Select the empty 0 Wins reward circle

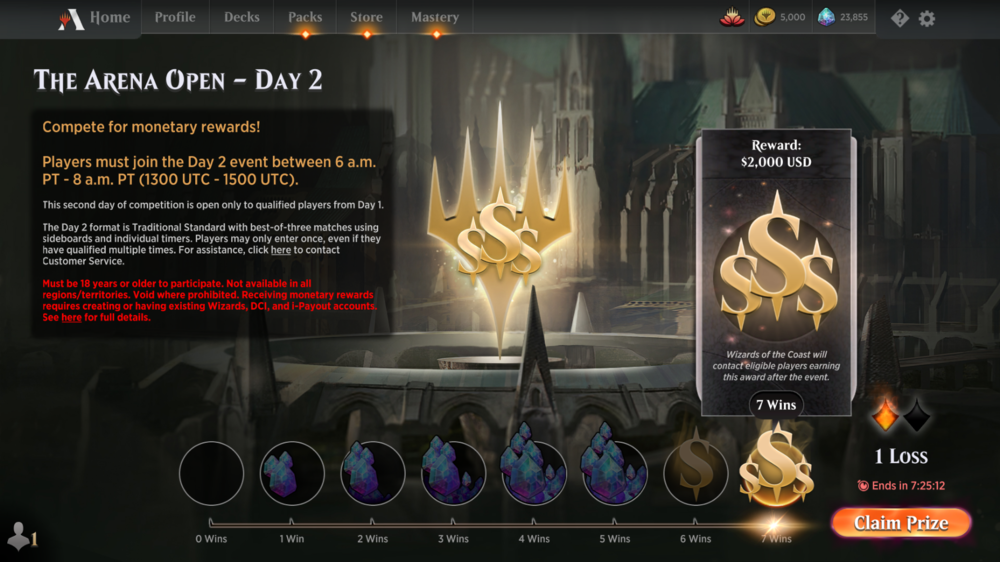pyautogui.click(x=211, y=473)
